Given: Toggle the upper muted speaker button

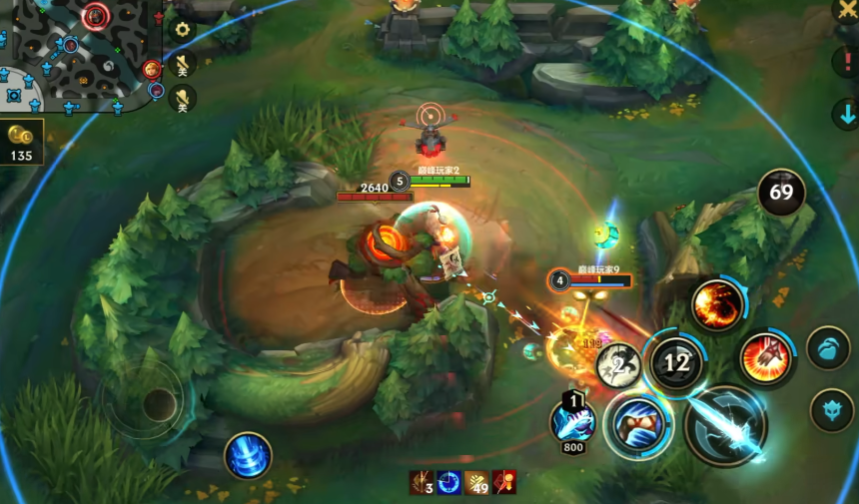Looking at the screenshot, I should coord(182,66).
